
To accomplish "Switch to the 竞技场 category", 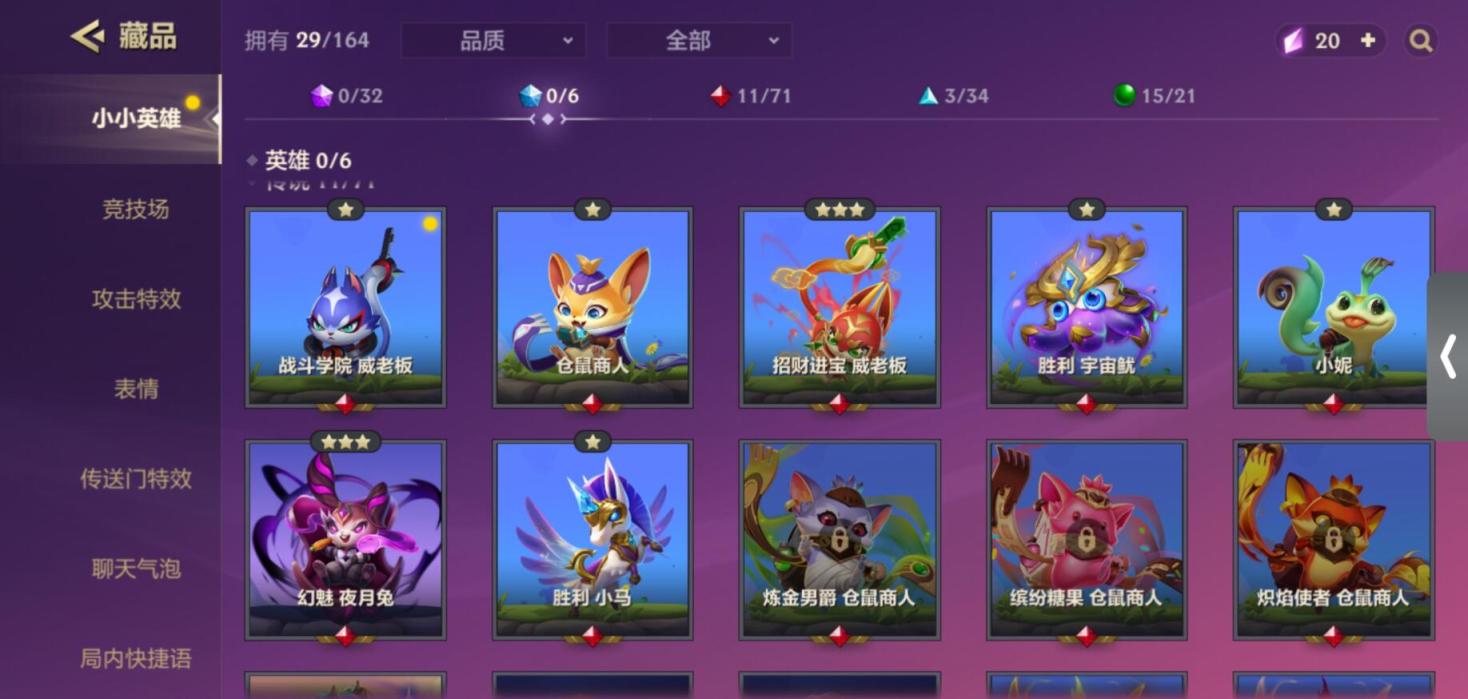I will [136, 209].
